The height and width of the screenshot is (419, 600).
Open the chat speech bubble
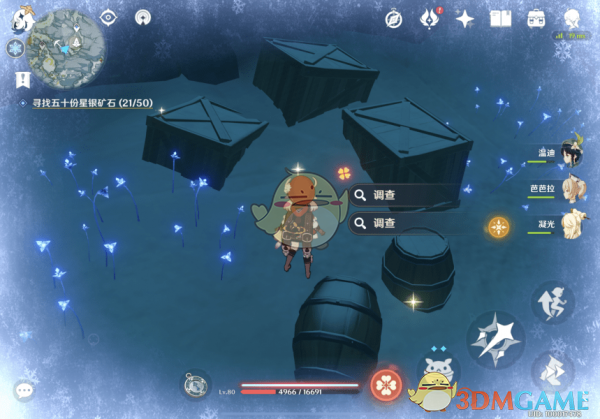24,389
